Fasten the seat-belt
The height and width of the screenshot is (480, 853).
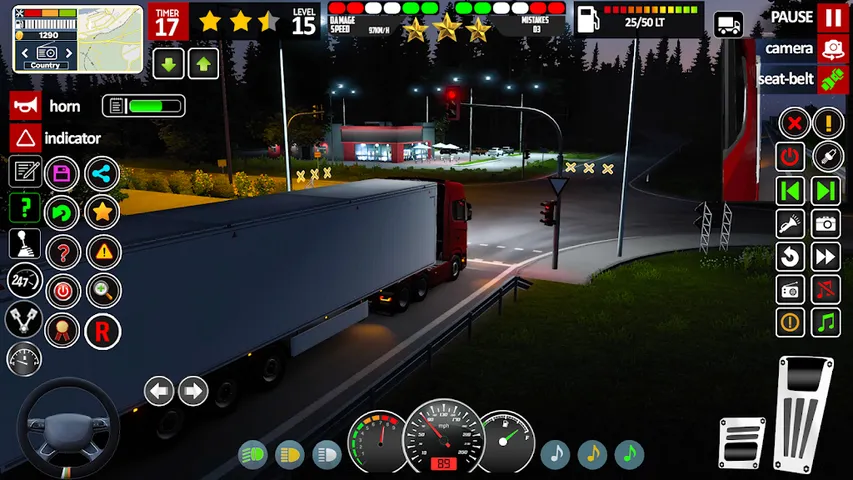[x=832, y=79]
